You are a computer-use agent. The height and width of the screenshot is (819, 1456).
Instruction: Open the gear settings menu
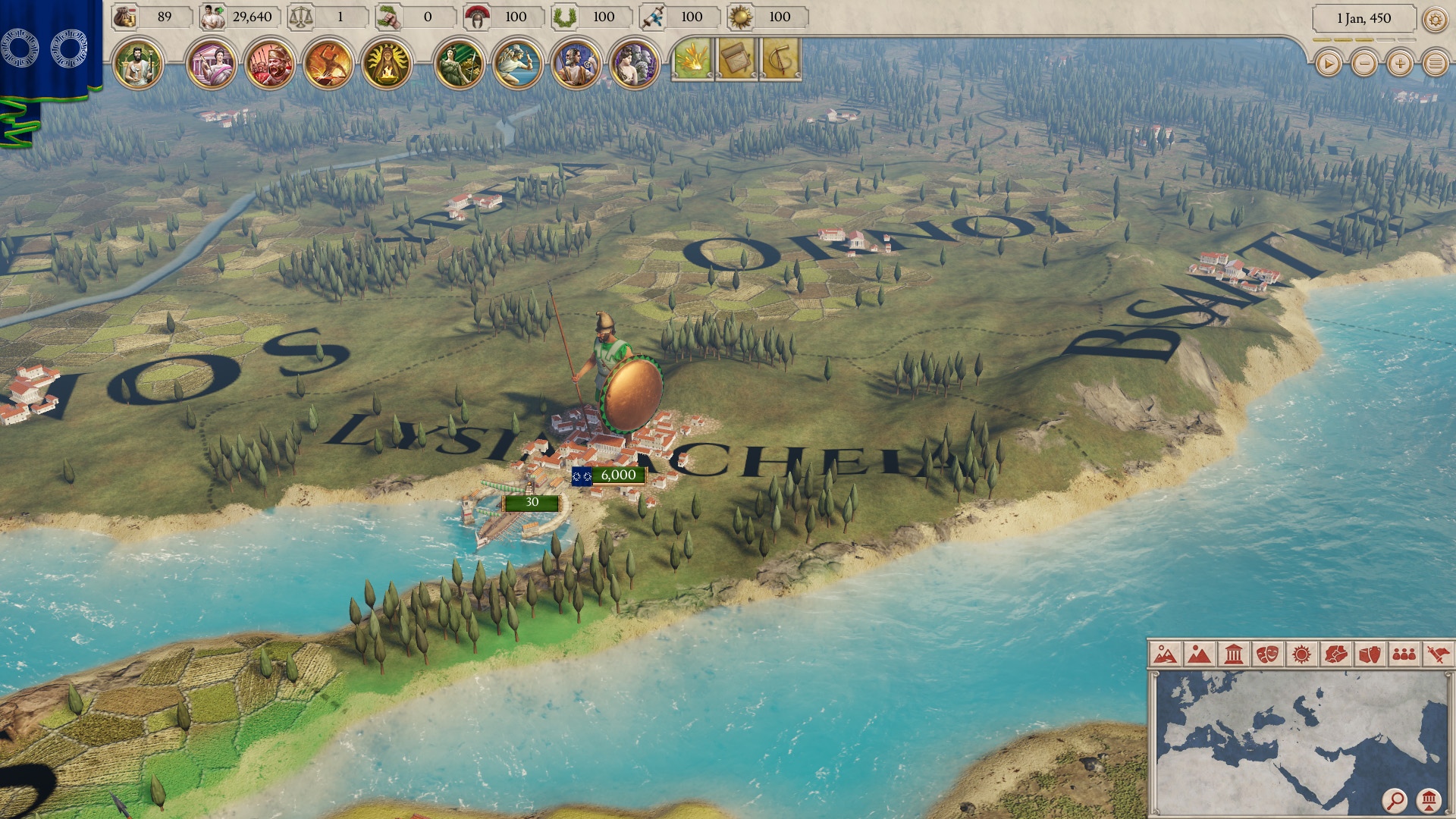pyautogui.click(x=1435, y=19)
